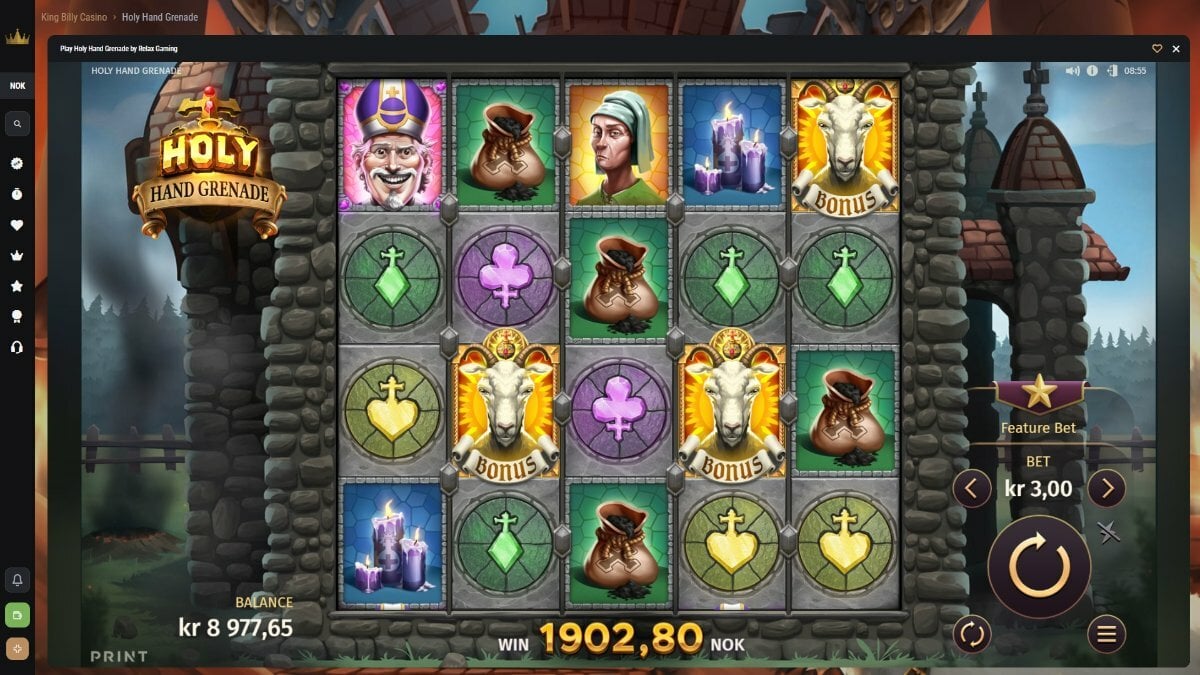Screen dimensions: 1200x675
Task: Spin the reels with the big spin button
Action: tap(1039, 567)
